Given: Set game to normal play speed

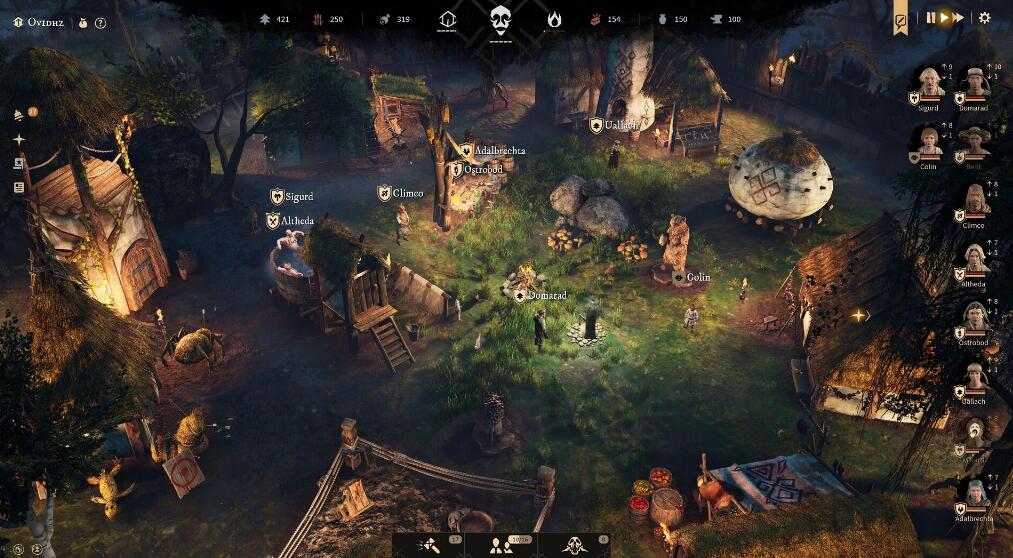Looking at the screenshot, I should tap(944, 17).
